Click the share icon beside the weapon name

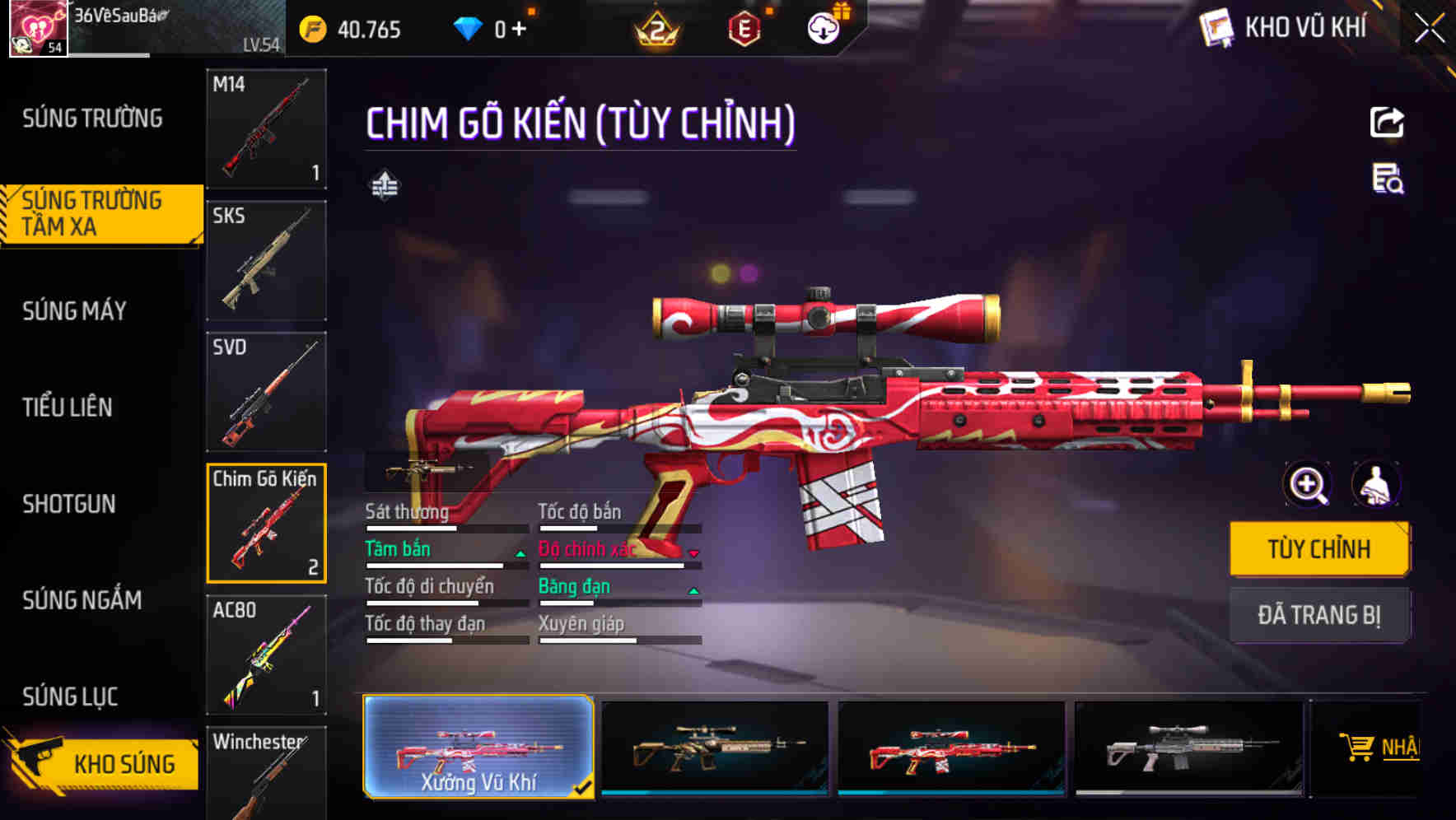point(1387,121)
